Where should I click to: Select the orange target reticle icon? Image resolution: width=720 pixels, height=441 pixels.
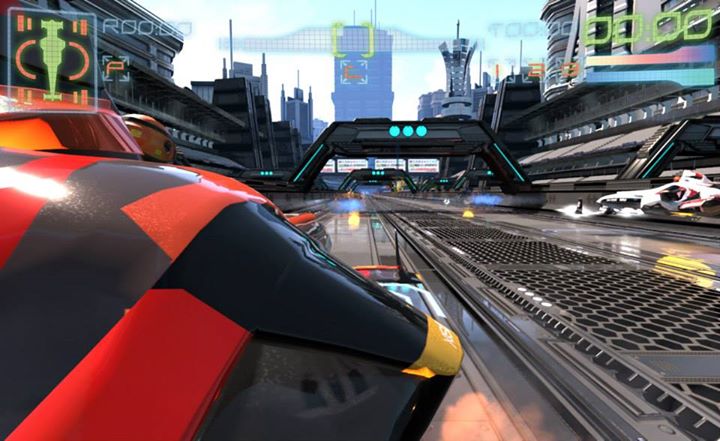coord(352,71)
